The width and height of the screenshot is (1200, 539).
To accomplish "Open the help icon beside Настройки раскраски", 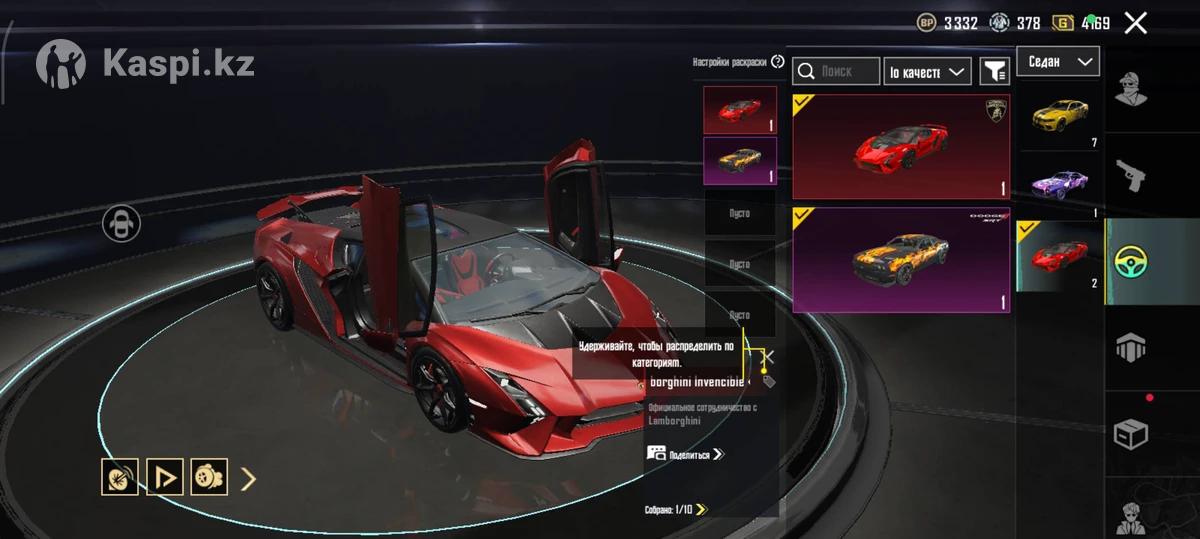I will click(x=778, y=62).
